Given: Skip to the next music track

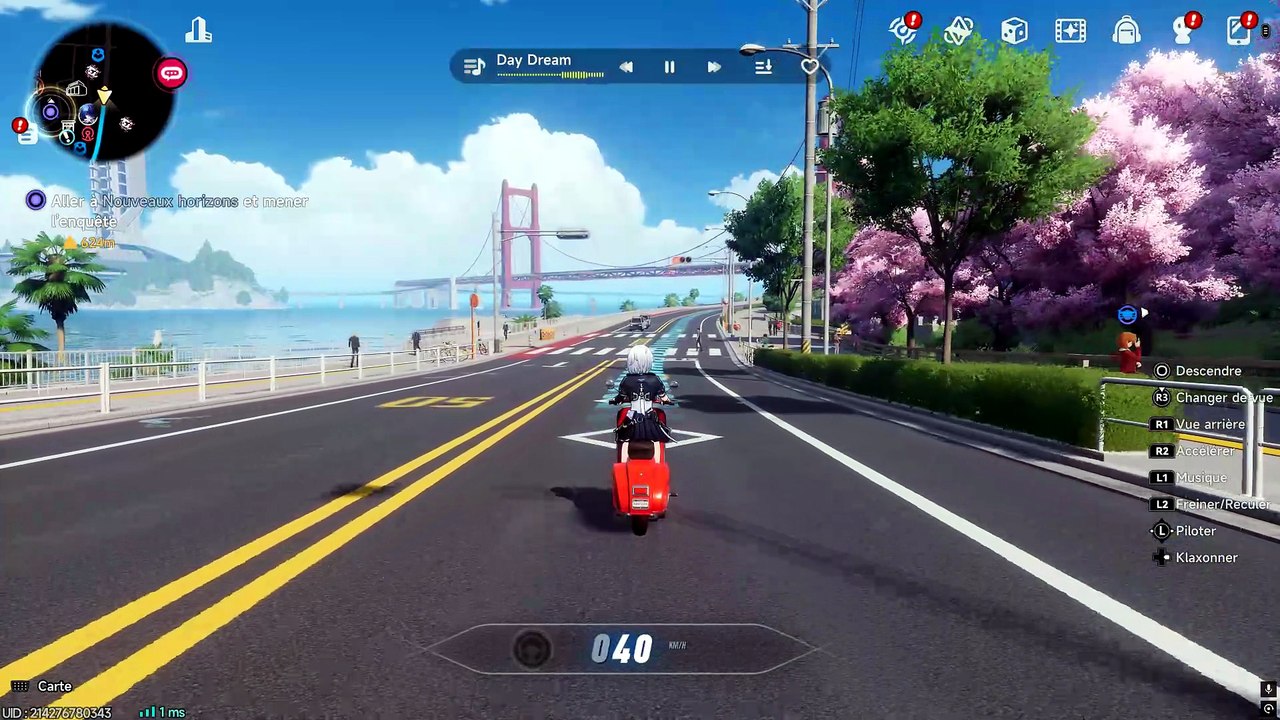Looking at the screenshot, I should pos(714,67).
